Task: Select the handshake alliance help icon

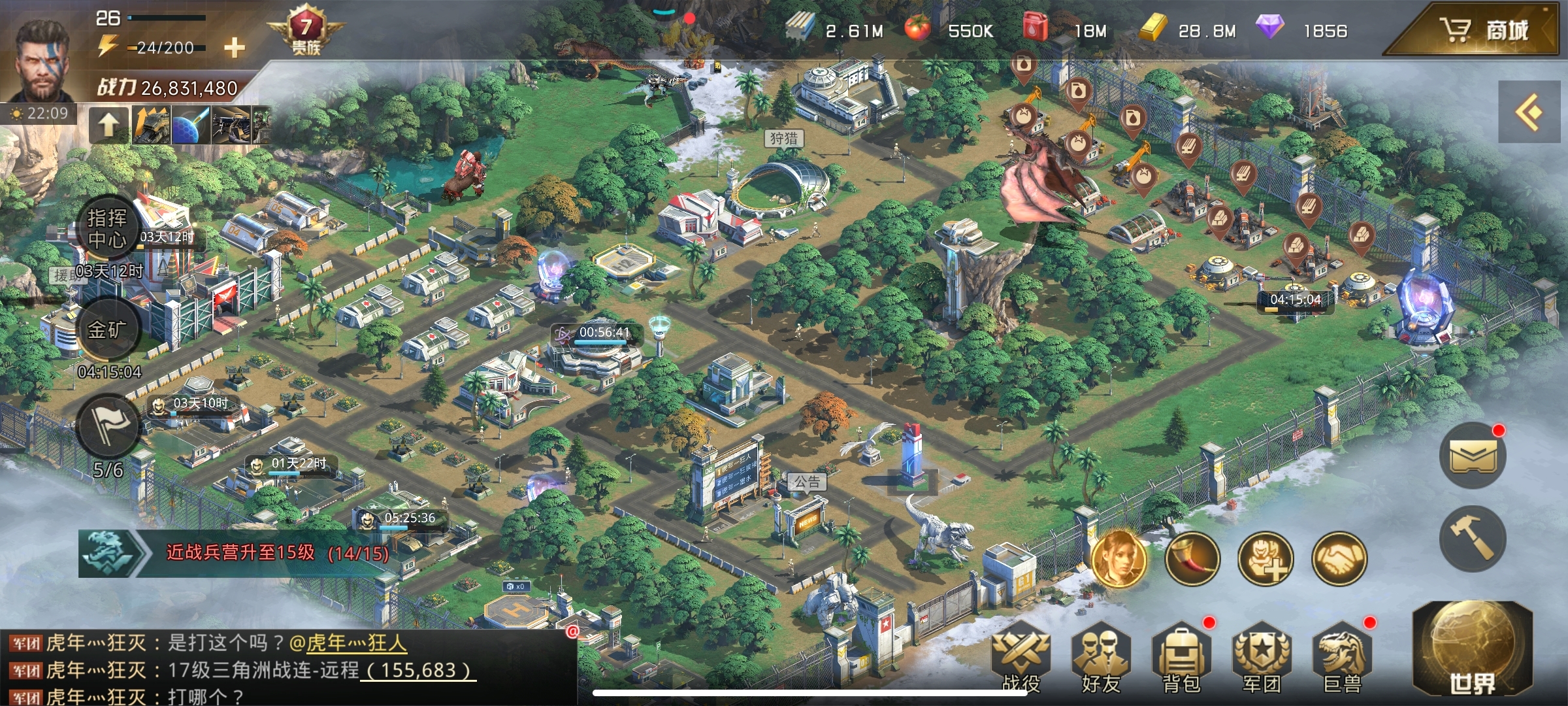Action: pos(1339,559)
